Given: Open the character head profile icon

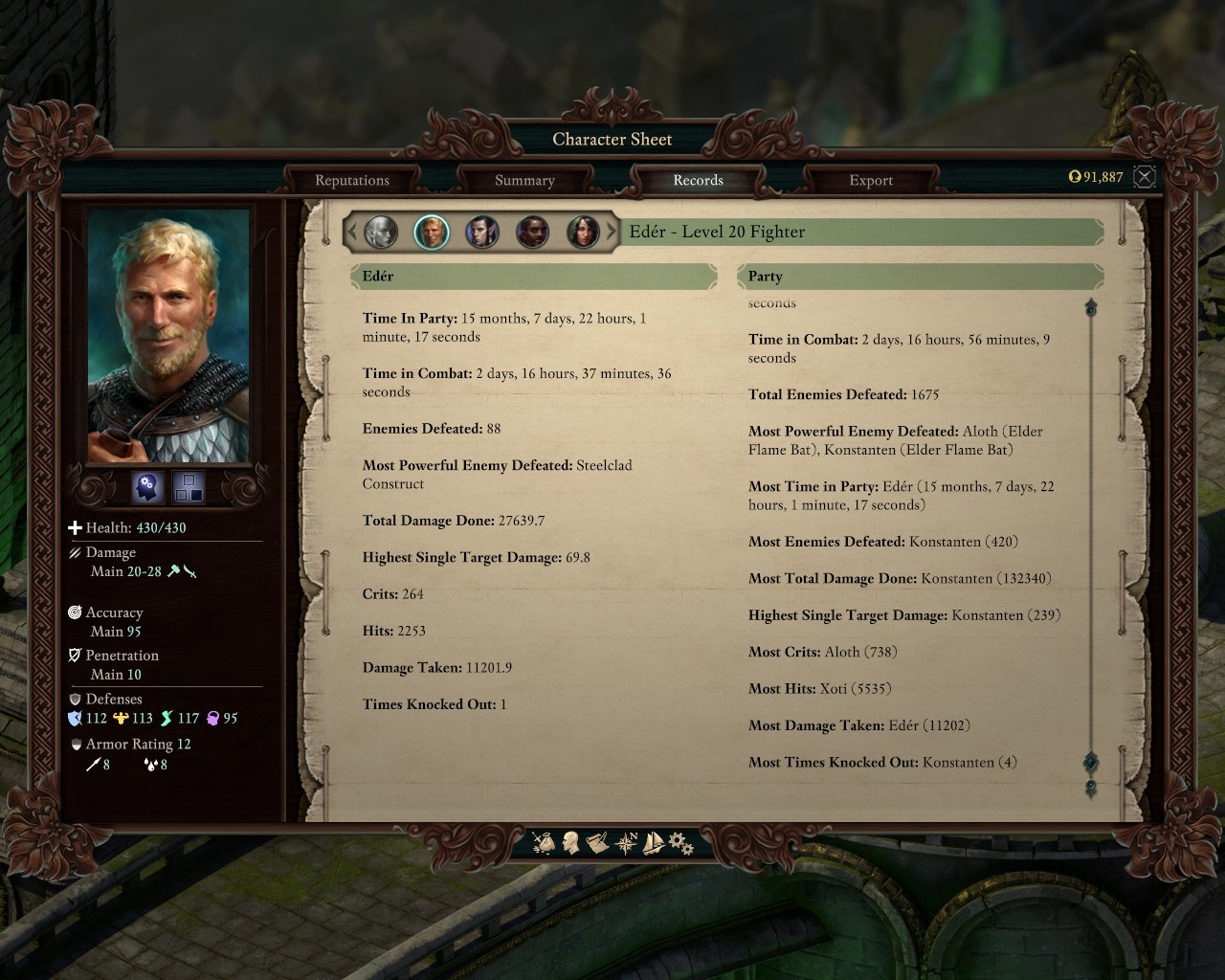Looking at the screenshot, I should (571, 843).
